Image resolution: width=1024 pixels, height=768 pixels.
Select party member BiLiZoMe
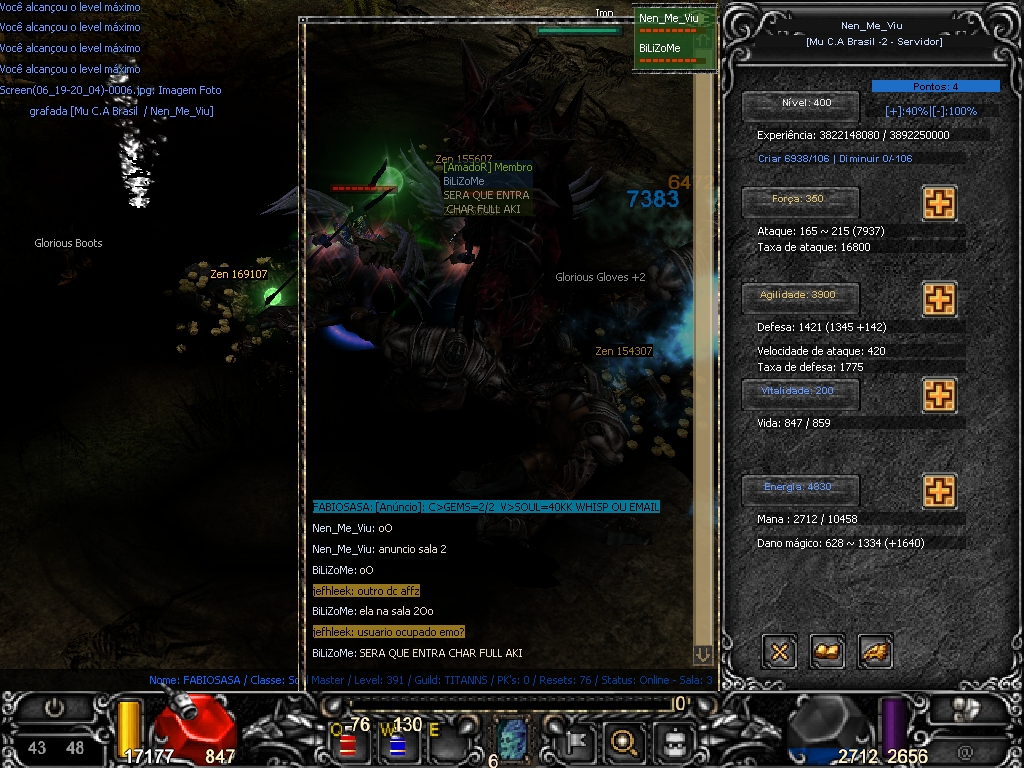click(x=660, y=48)
